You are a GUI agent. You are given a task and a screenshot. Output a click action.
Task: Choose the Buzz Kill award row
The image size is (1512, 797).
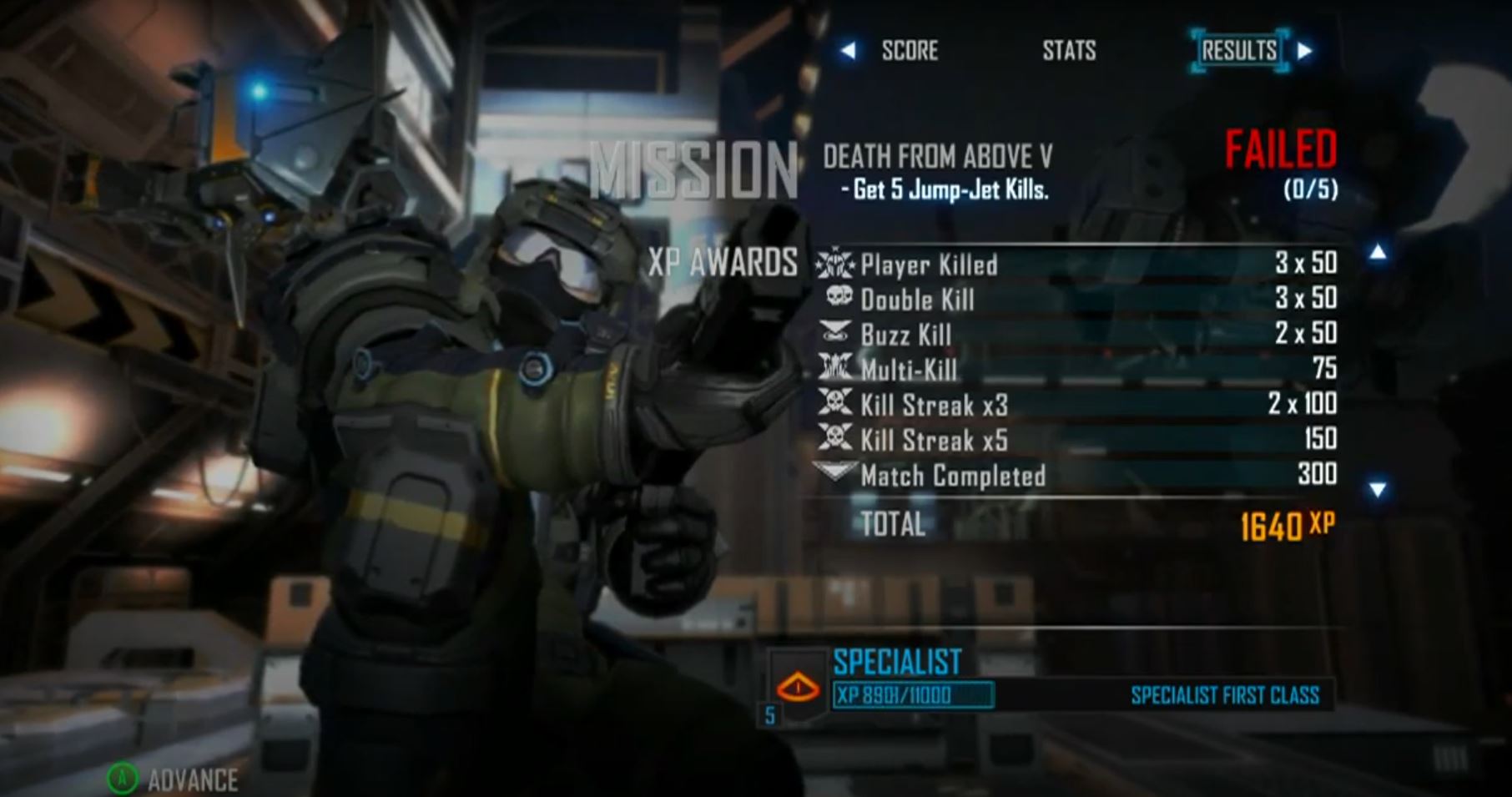click(x=1076, y=335)
